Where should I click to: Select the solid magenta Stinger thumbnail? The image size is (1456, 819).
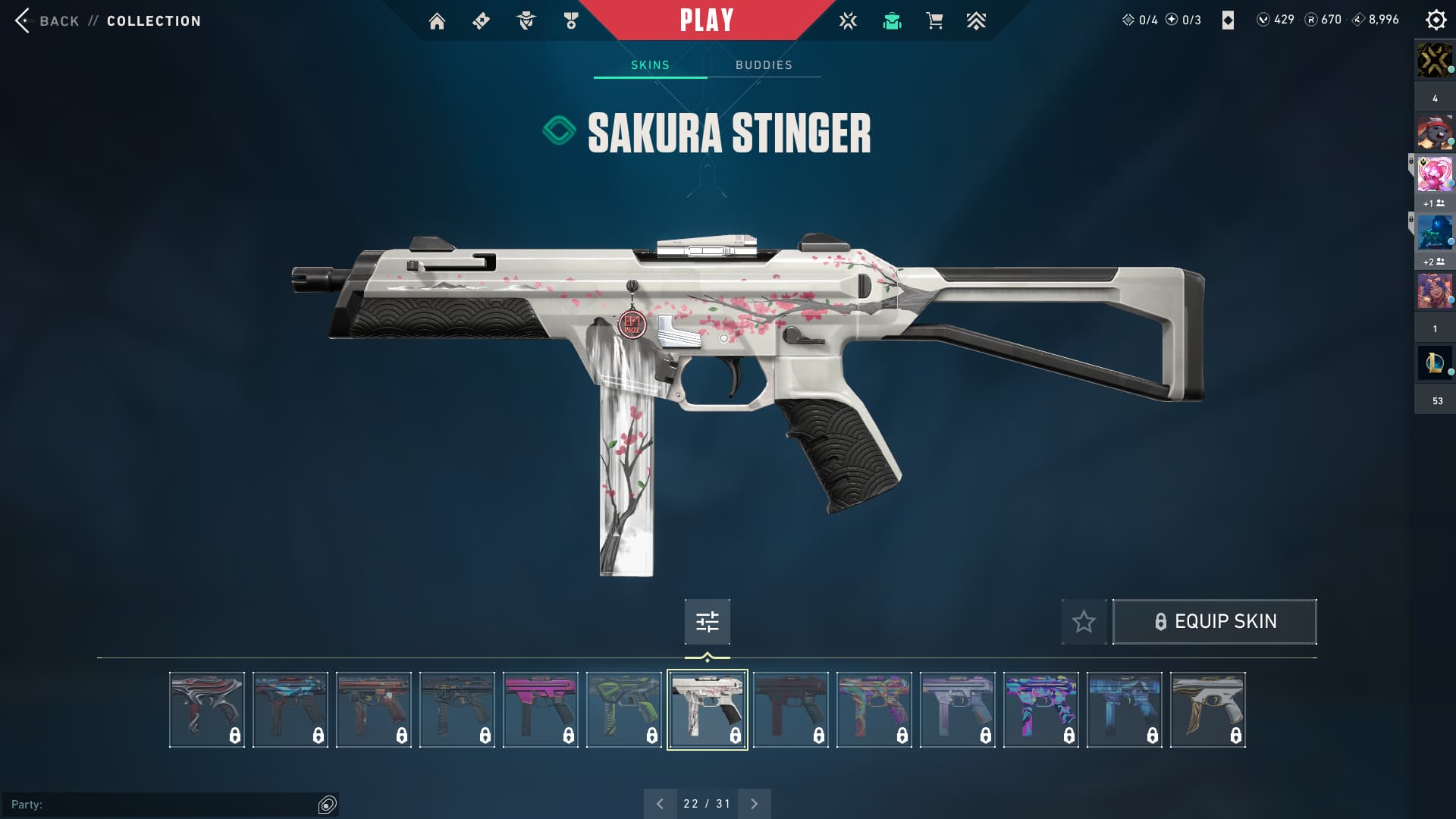point(541,710)
